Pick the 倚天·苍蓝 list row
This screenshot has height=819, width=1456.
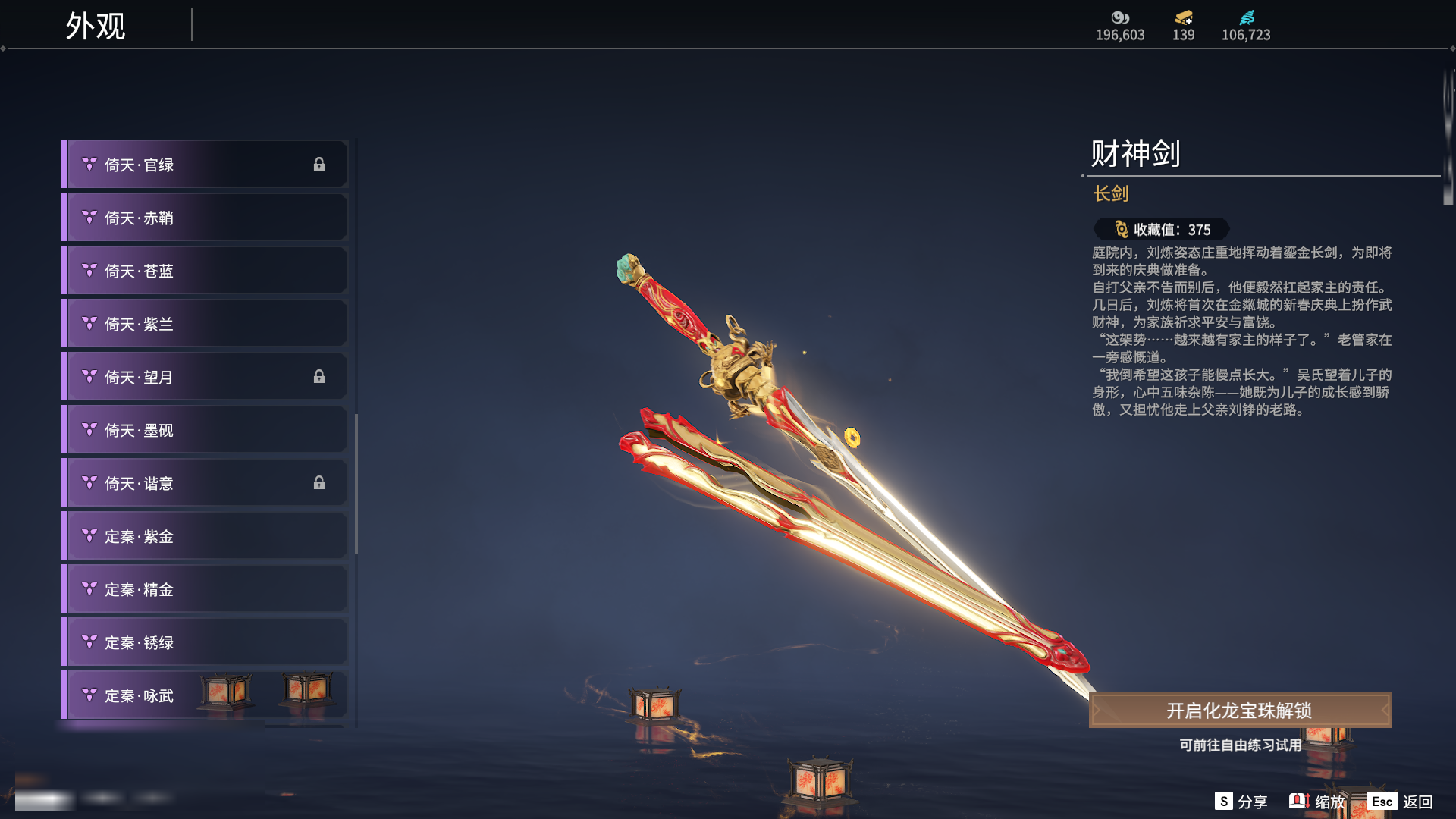[x=205, y=271]
